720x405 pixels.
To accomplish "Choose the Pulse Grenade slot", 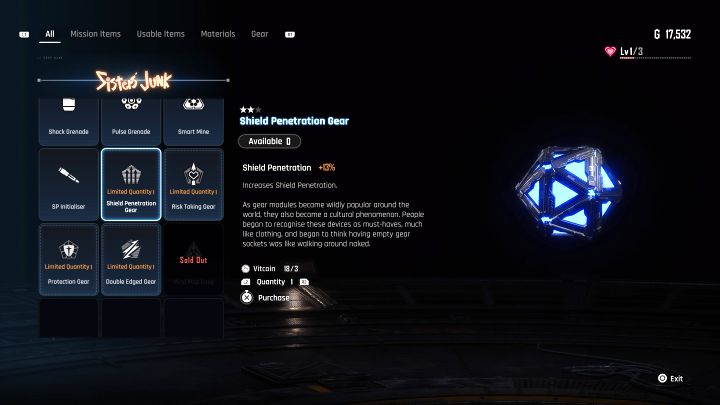I will point(131,119).
